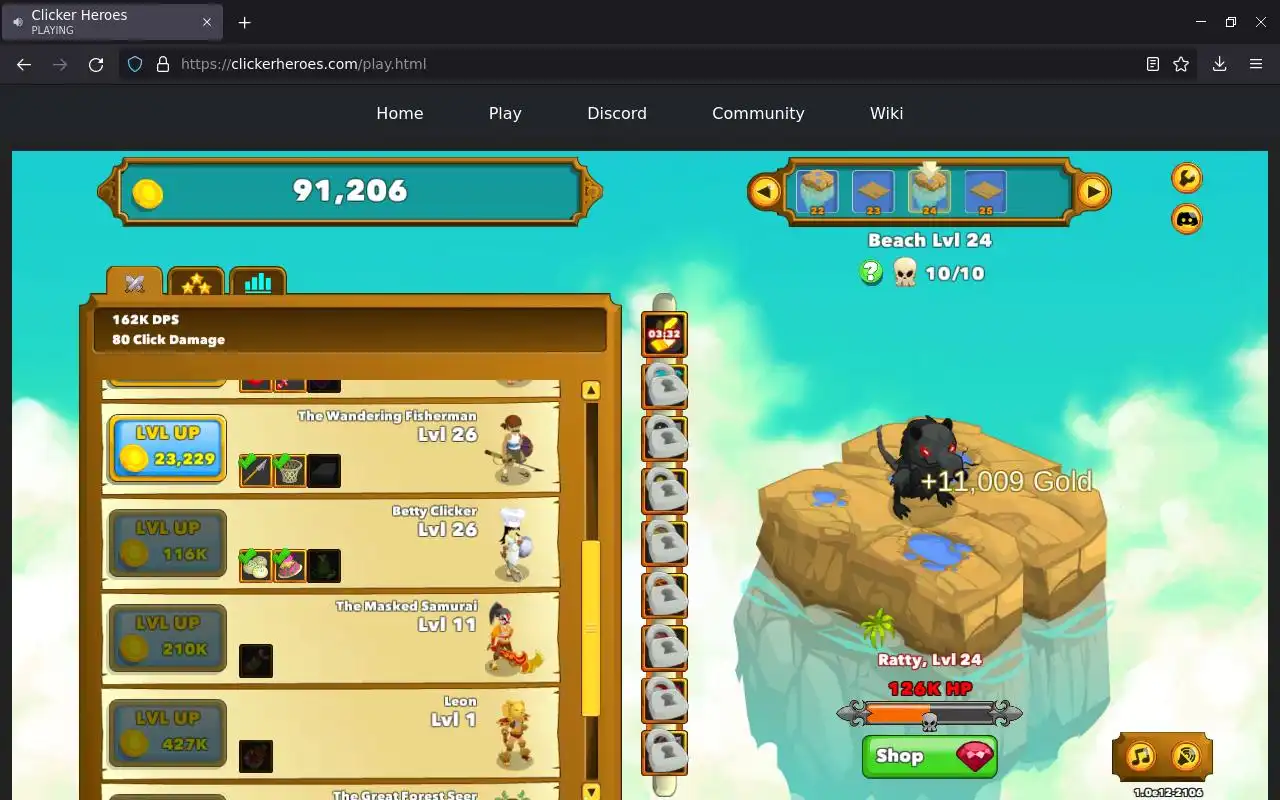Level up The Masked Samurai
Image resolution: width=1280 pixels, height=800 pixels.
point(167,638)
